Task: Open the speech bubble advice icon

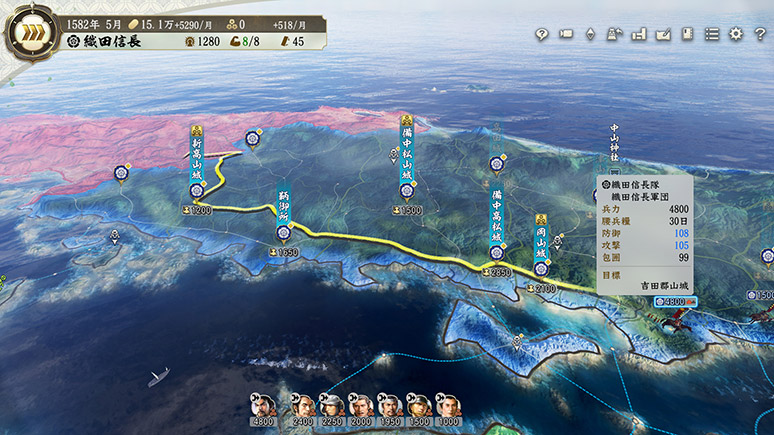Action: (541, 34)
